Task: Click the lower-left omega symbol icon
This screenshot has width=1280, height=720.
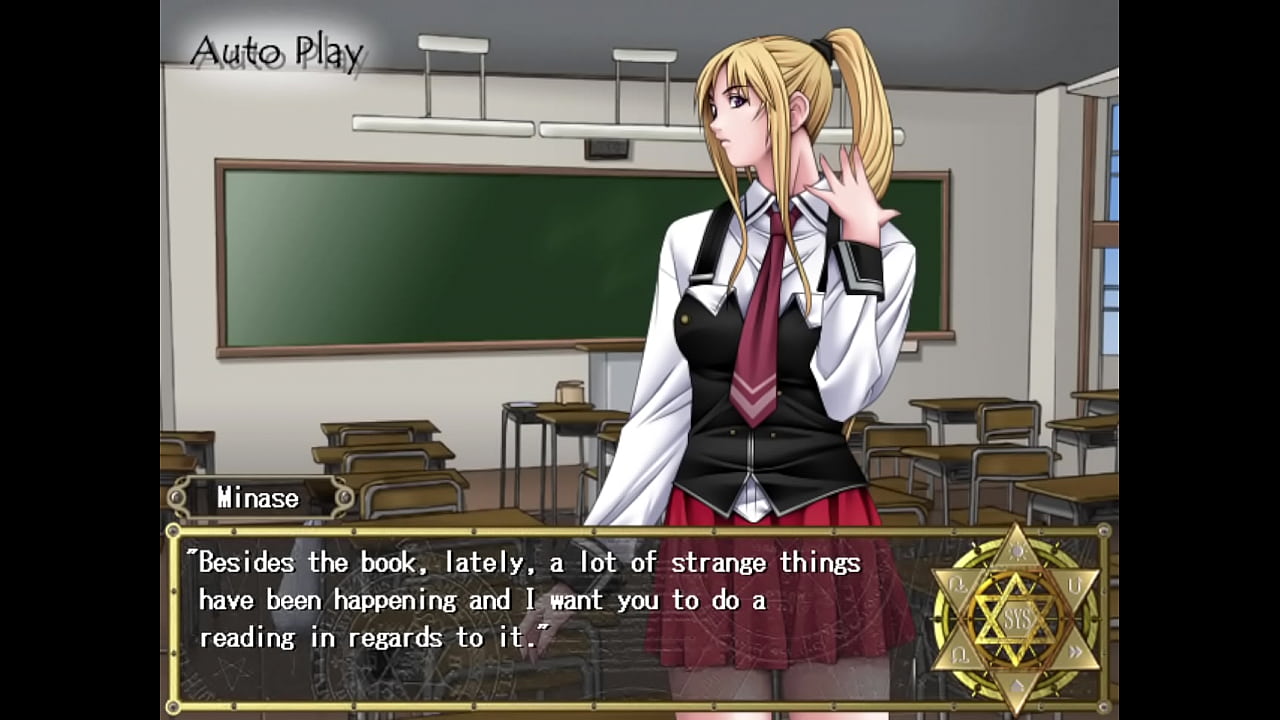Action: tap(962, 653)
